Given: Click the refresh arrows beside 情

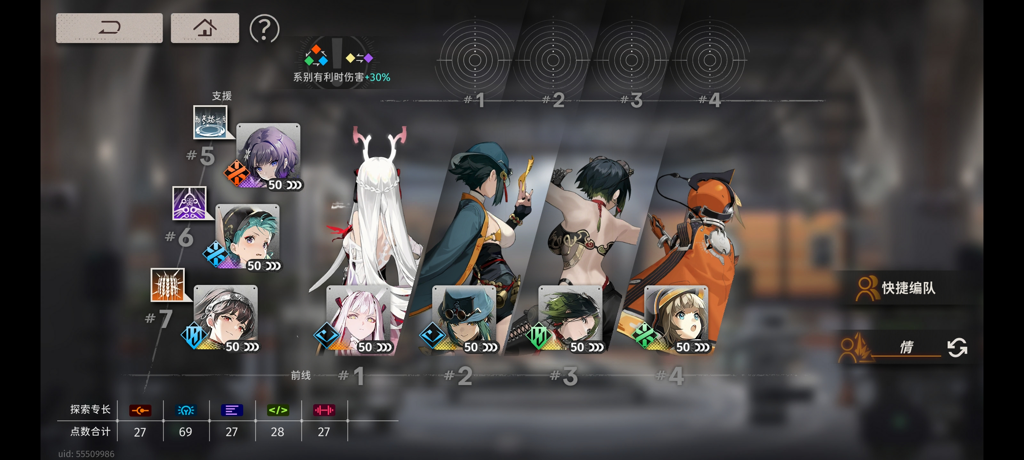Looking at the screenshot, I should (957, 347).
